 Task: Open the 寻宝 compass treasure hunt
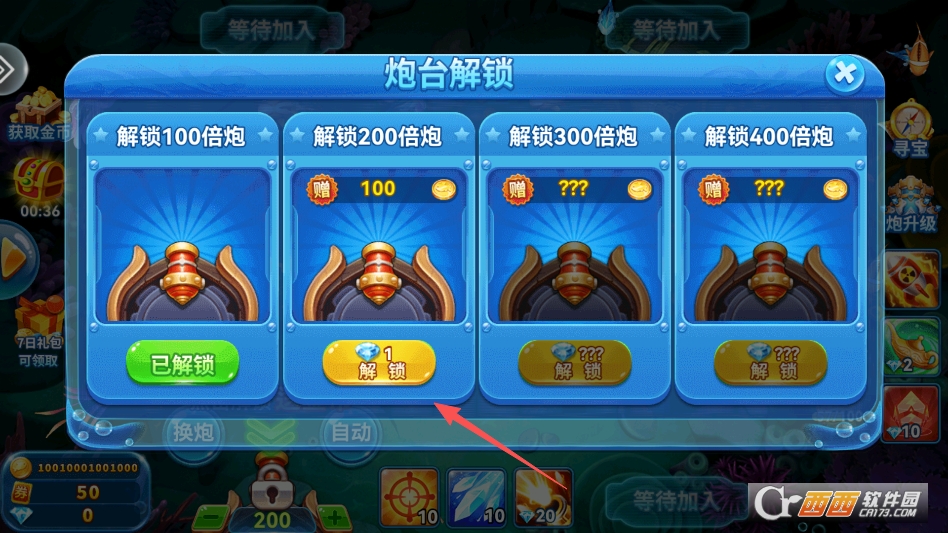[911, 128]
